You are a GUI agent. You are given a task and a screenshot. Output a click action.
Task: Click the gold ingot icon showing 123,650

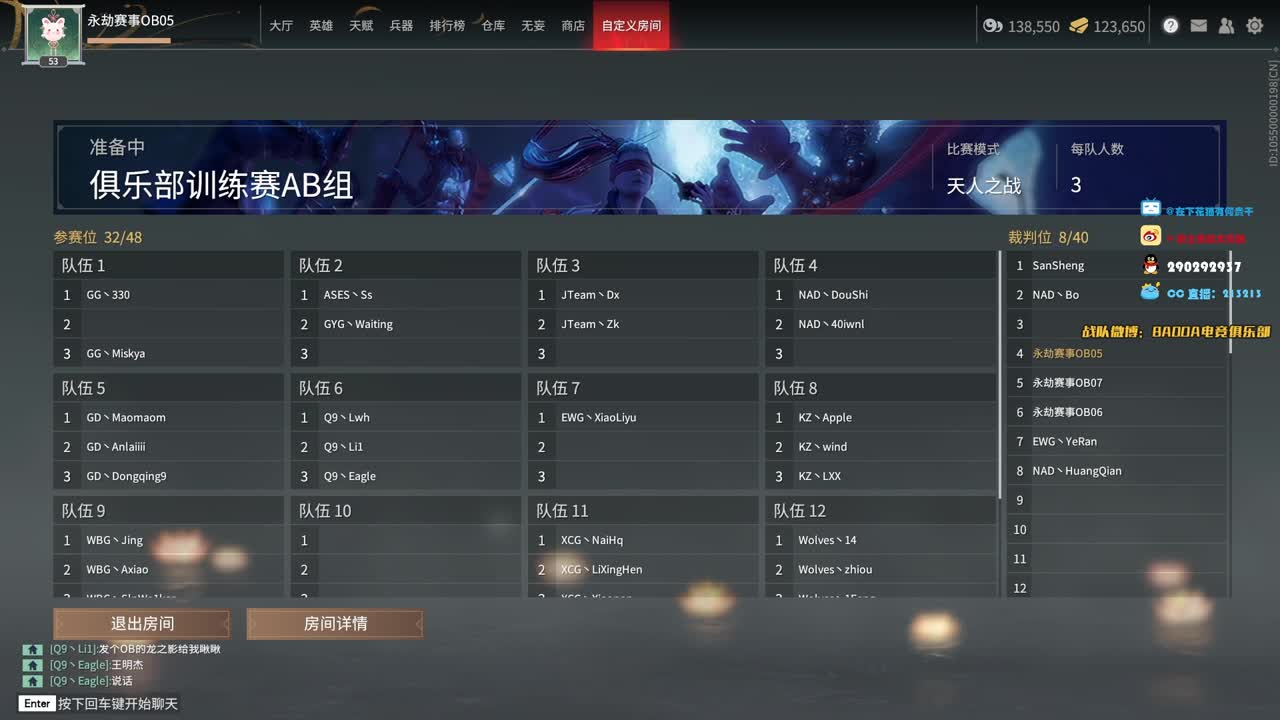[1076, 26]
